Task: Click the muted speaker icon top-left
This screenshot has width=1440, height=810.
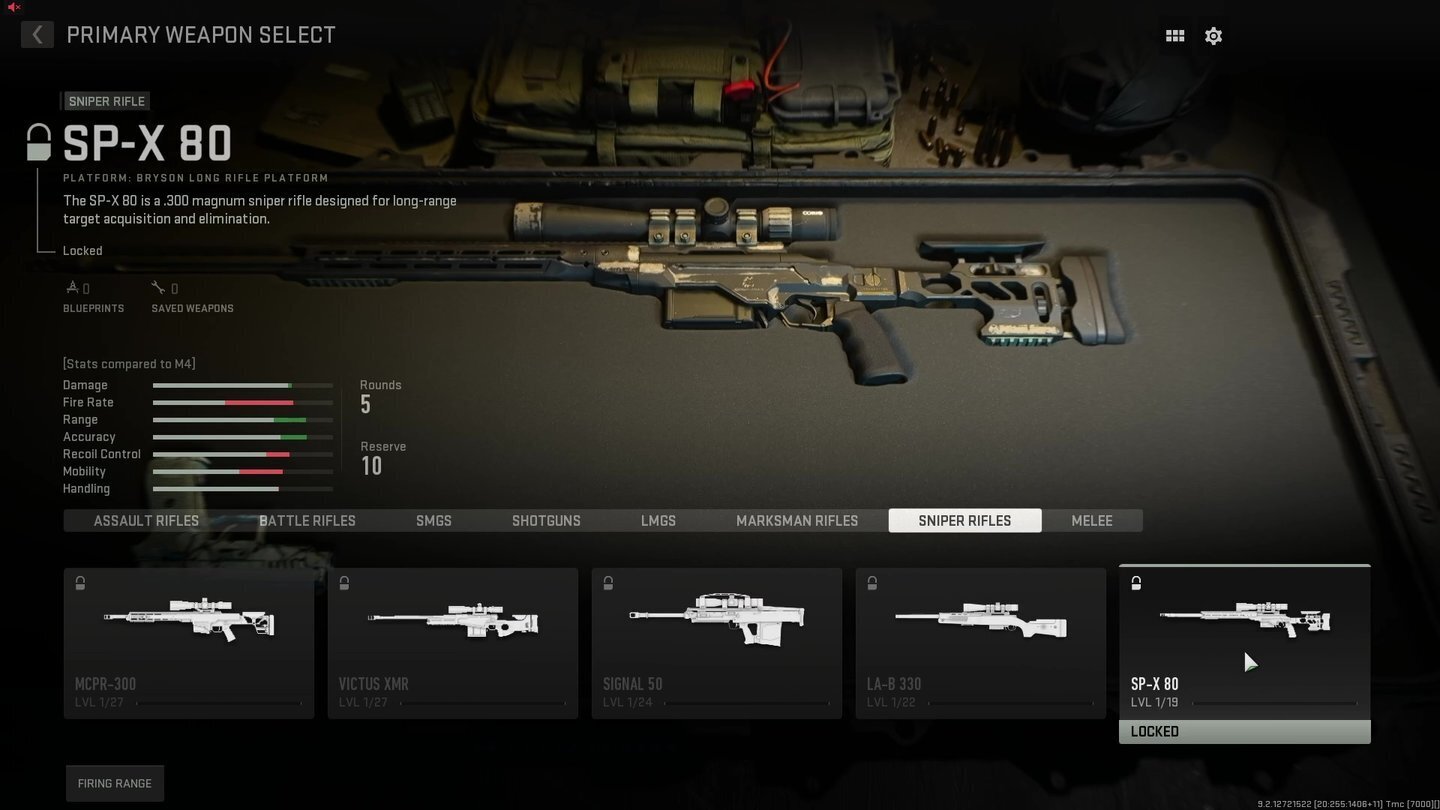Action: 12,7
